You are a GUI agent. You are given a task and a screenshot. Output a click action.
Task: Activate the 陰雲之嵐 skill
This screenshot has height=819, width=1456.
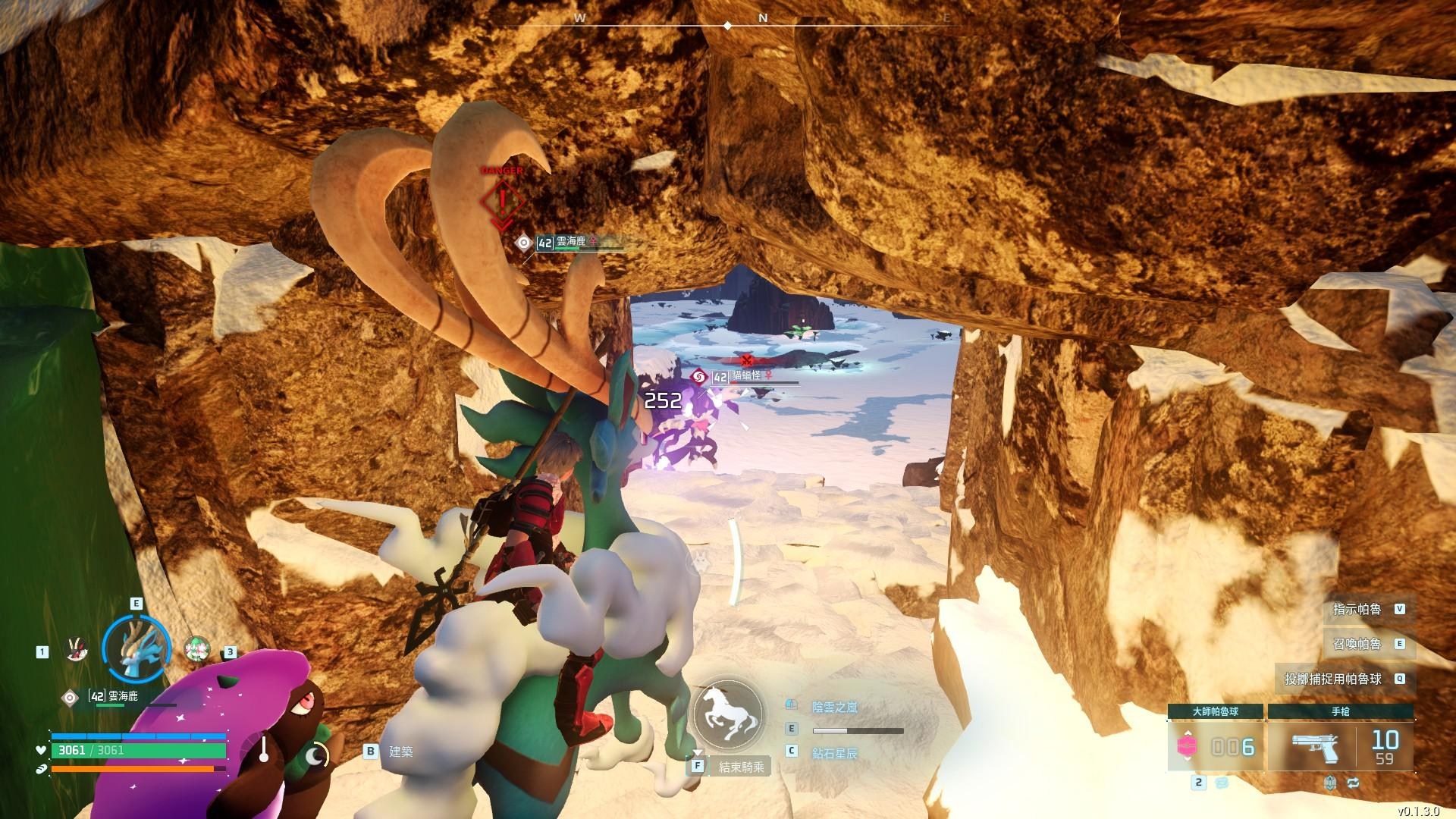tap(834, 708)
